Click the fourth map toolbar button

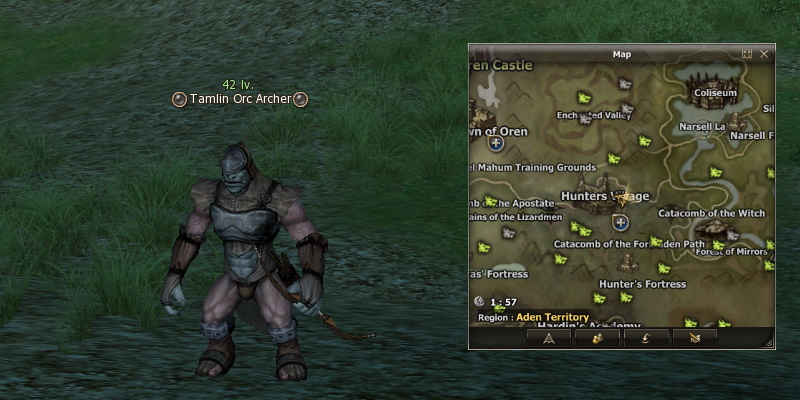click(x=694, y=338)
